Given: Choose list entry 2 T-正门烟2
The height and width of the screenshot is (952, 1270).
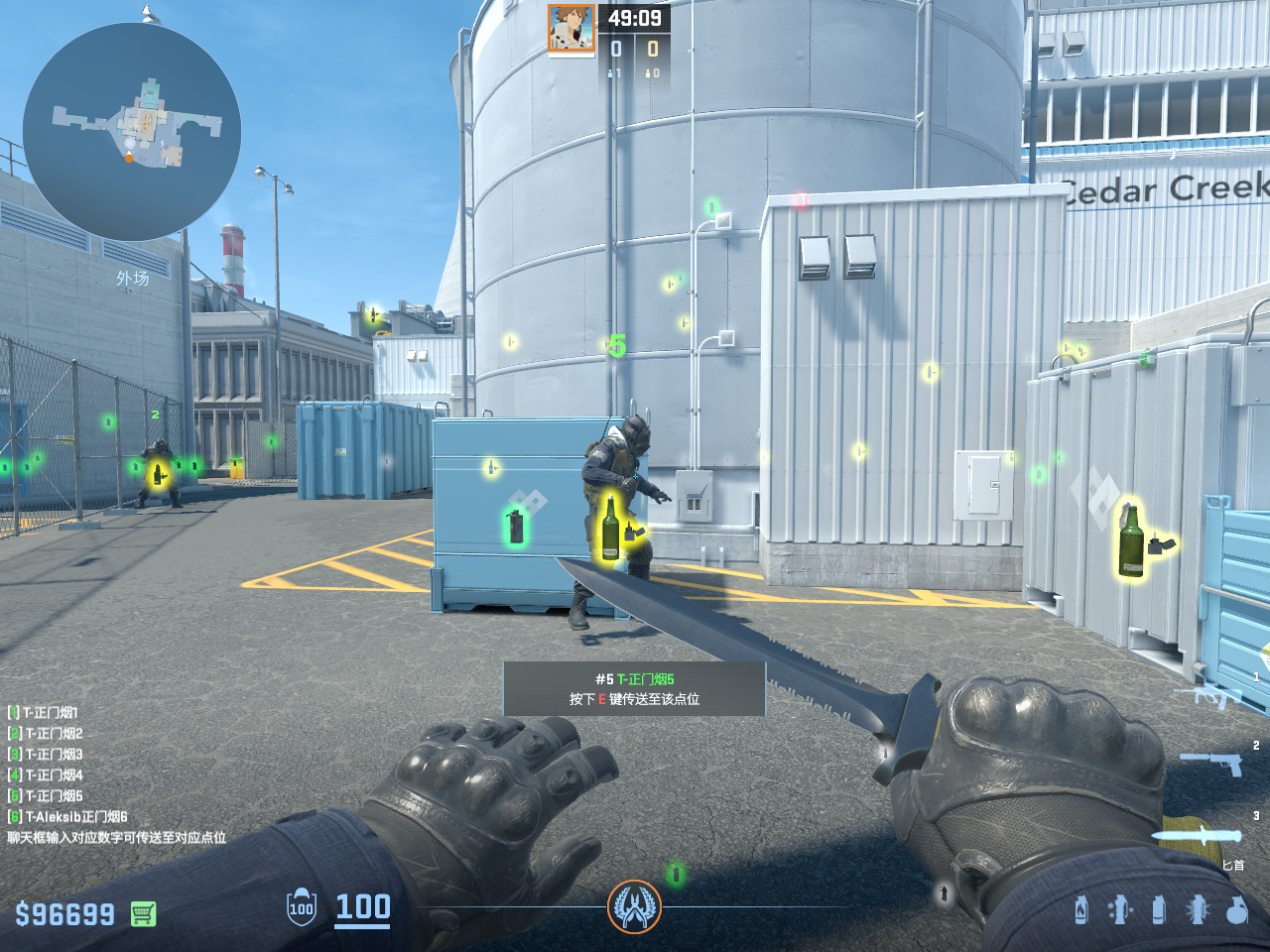Looking at the screenshot, I should coord(46,733).
